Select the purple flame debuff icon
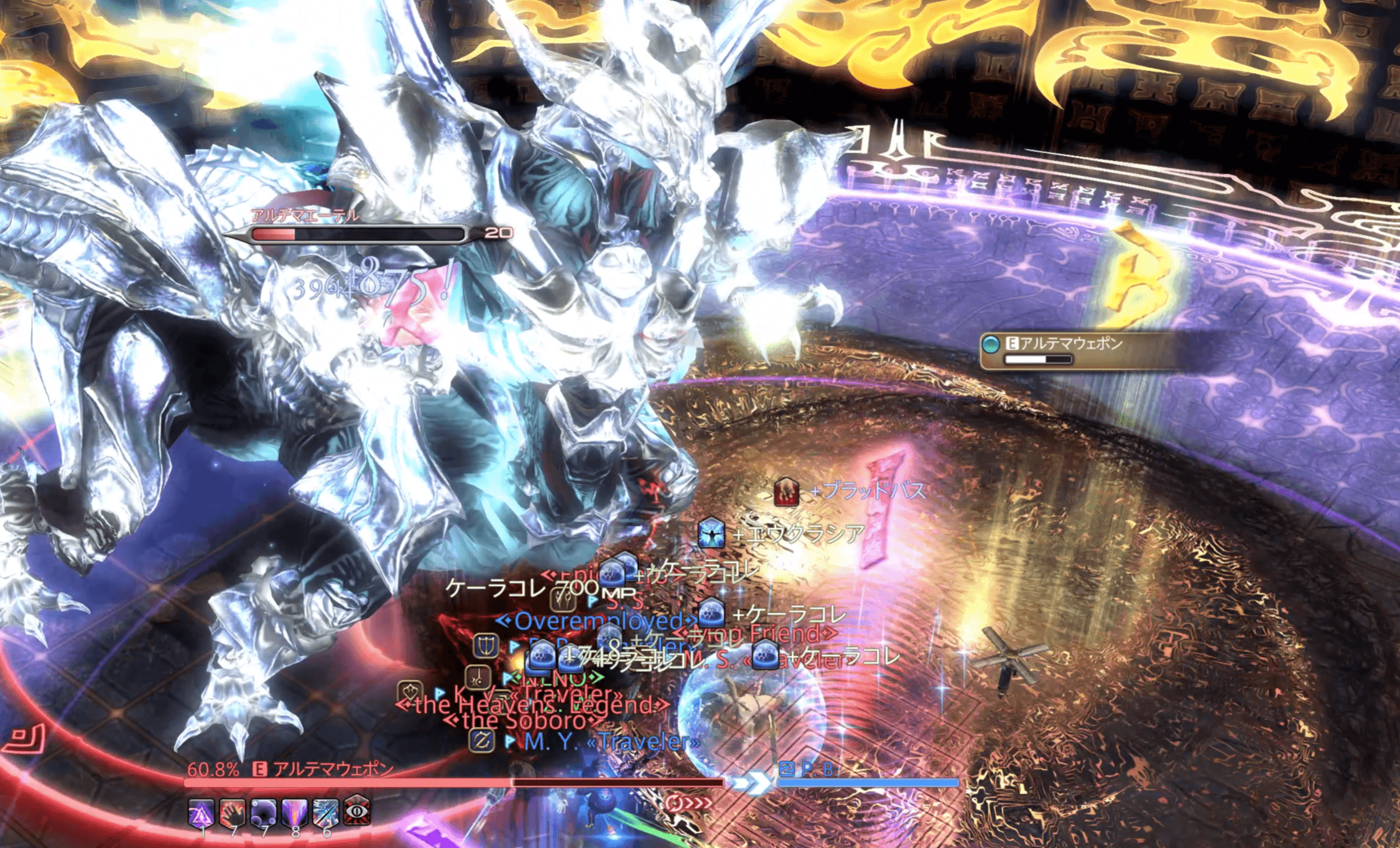Image resolution: width=1400 pixels, height=848 pixels. tap(295, 812)
